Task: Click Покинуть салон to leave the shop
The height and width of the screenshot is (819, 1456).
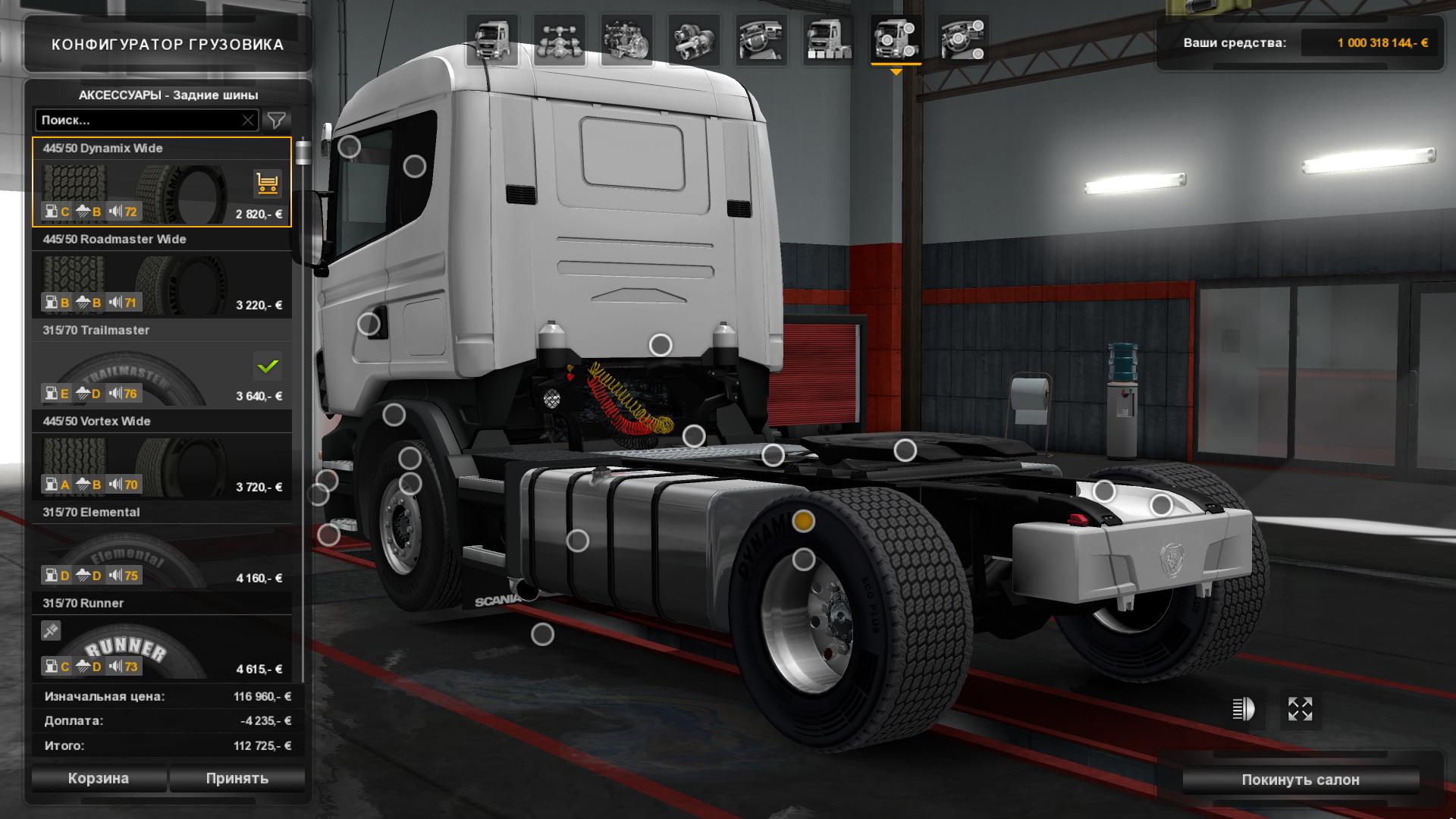Action: click(1301, 778)
